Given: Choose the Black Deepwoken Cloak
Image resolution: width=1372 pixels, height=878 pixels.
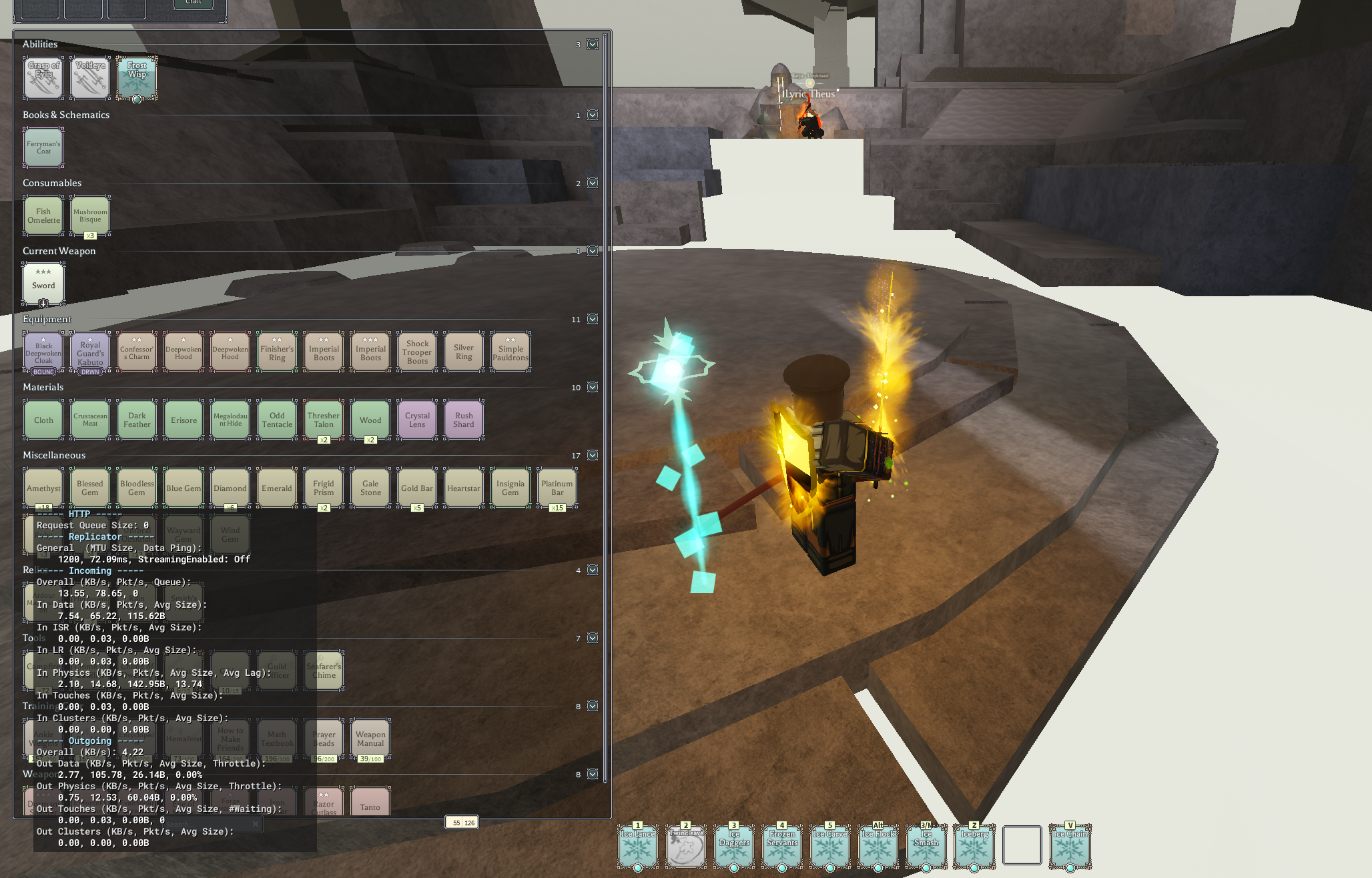Looking at the screenshot, I should [x=43, y=352].
